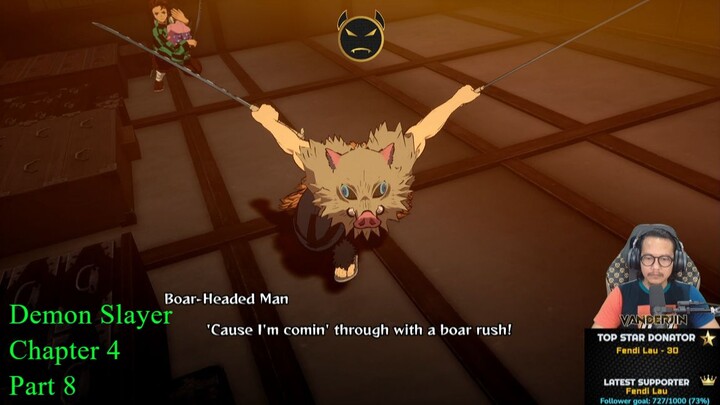Select the streamer webcam thumbnail
Screen dimensions: 720x405
tap(655, 276)
